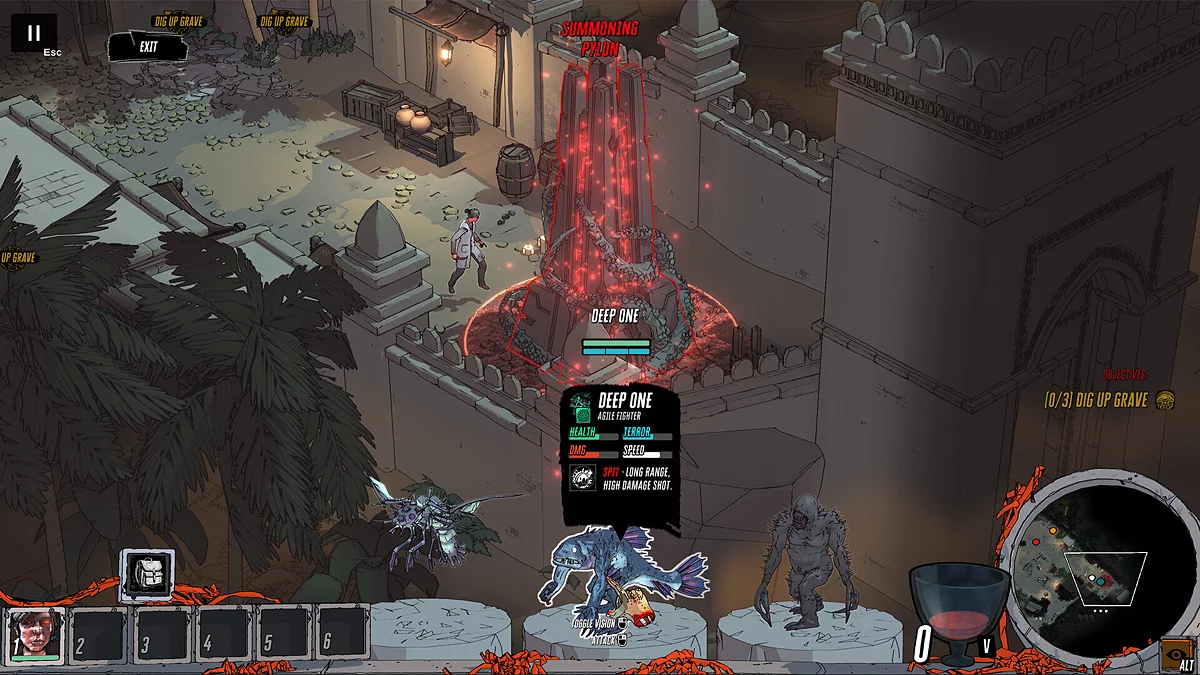Click the Exit marker label
The image size is (1200, 675).
pyautogui.click(x=148, y=46)
